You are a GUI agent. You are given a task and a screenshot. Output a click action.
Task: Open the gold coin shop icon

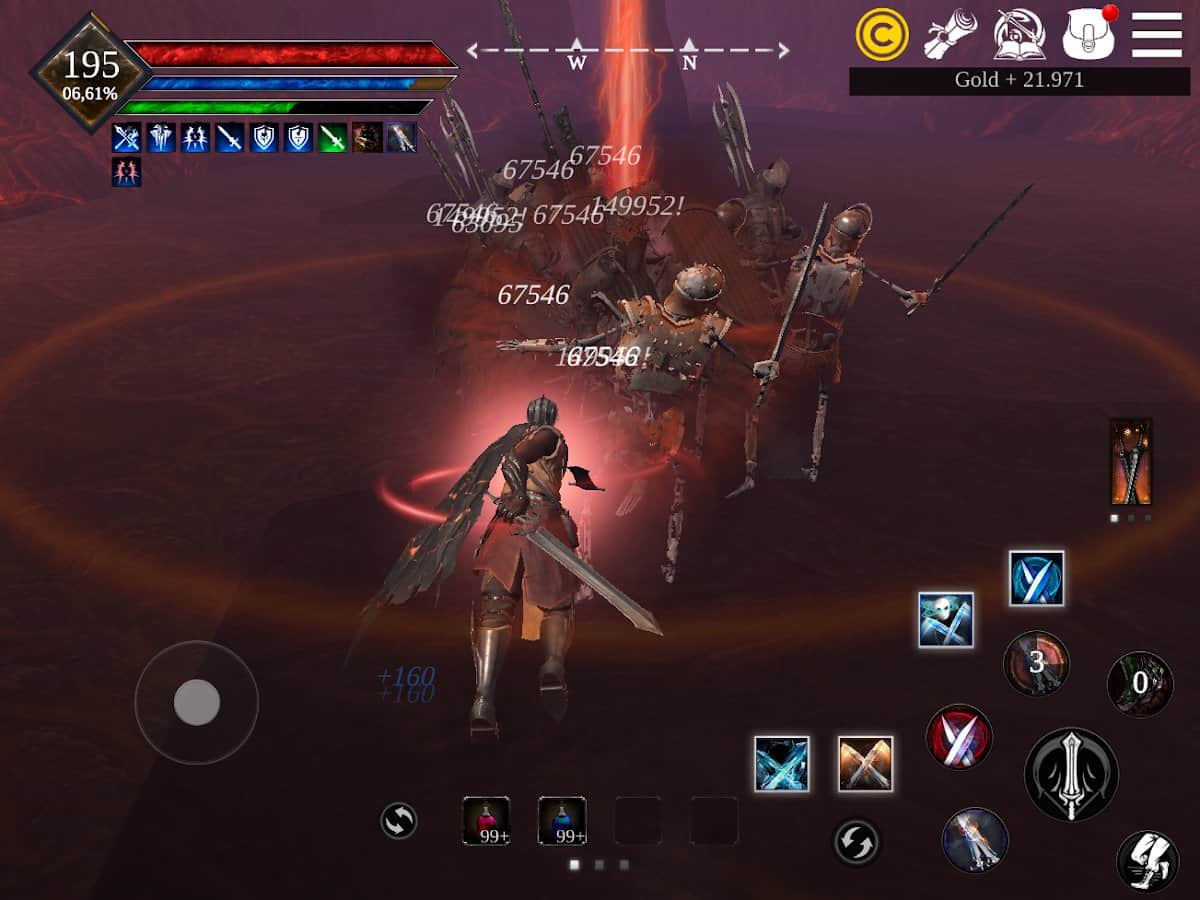882,36
